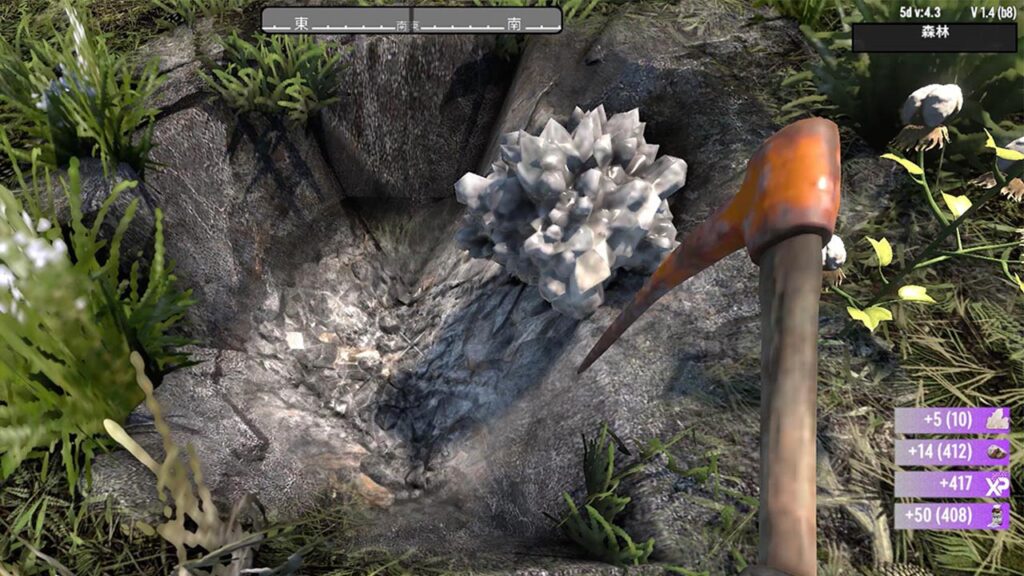Image resolution: width=1024 pixels, height=576 pixels.
Task: Select the +5 (10) white ore pickup entry
Action: click(x=952, y=420)
